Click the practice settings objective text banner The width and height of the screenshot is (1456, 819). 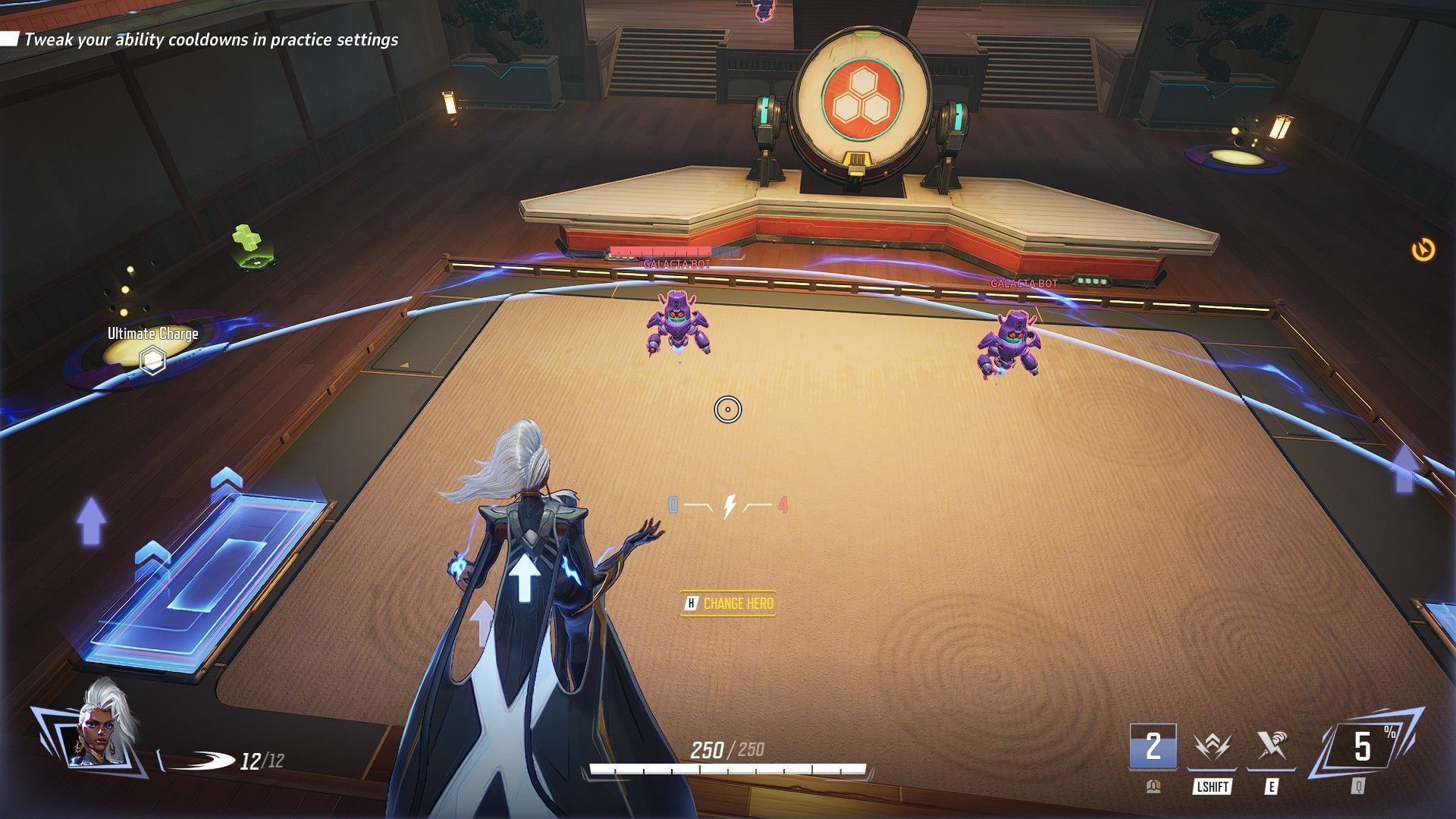(209, 41)
